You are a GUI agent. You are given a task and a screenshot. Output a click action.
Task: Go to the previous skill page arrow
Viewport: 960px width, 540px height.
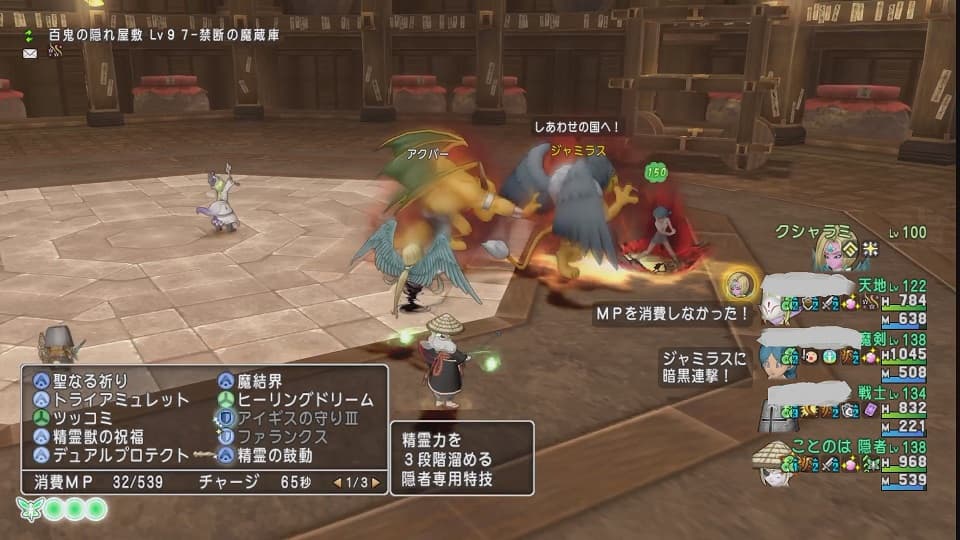337,482
